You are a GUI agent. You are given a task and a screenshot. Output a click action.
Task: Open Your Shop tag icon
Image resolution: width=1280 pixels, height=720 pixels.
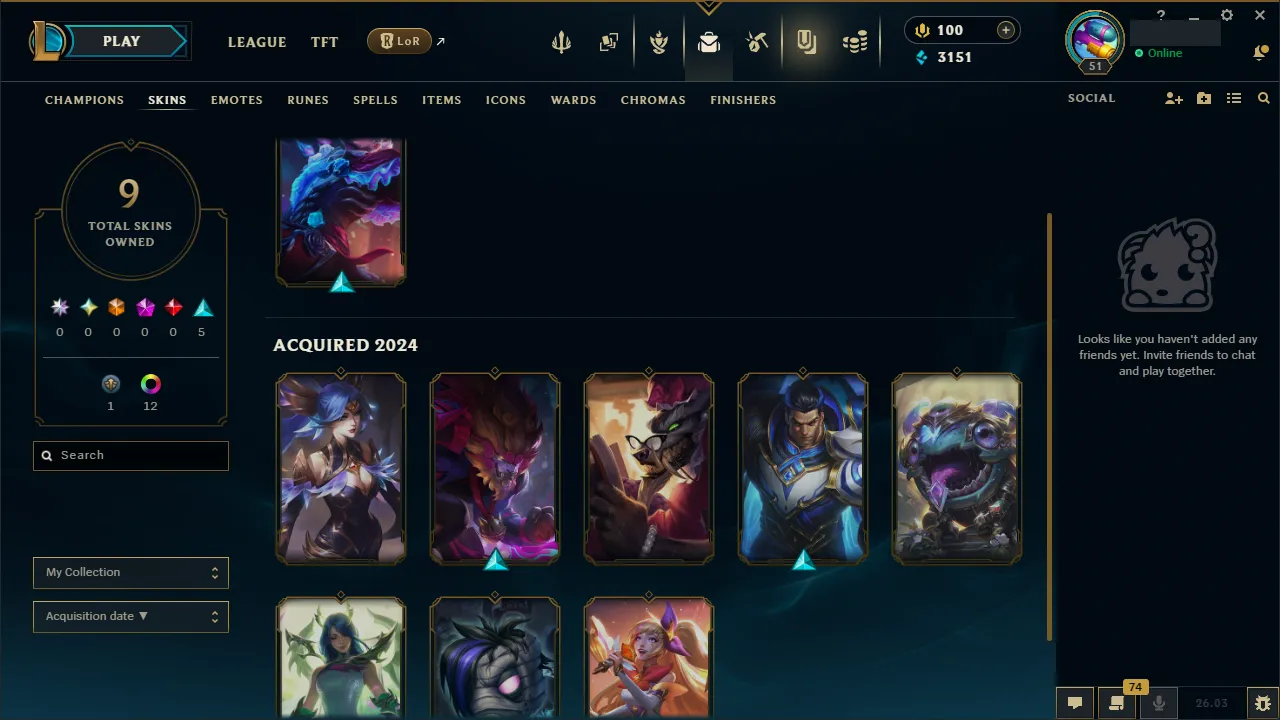tap(807, 41)
